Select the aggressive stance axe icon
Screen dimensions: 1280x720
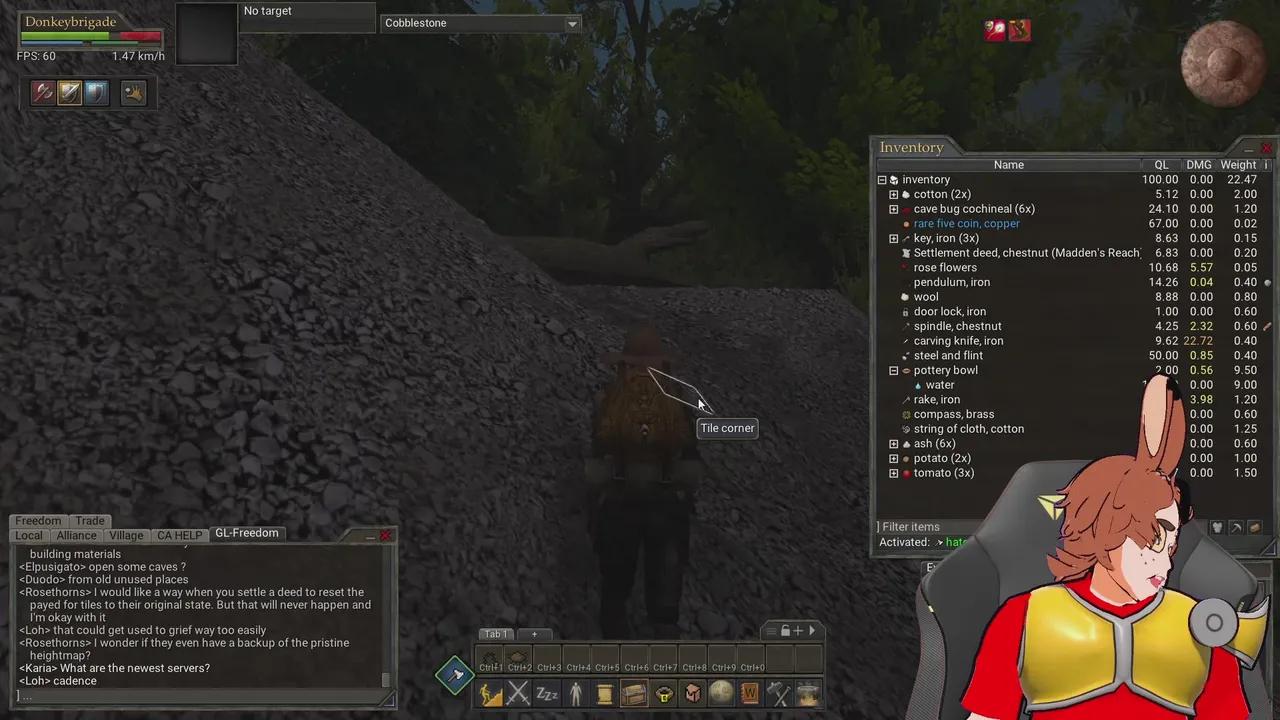click(x=42, y=92)
